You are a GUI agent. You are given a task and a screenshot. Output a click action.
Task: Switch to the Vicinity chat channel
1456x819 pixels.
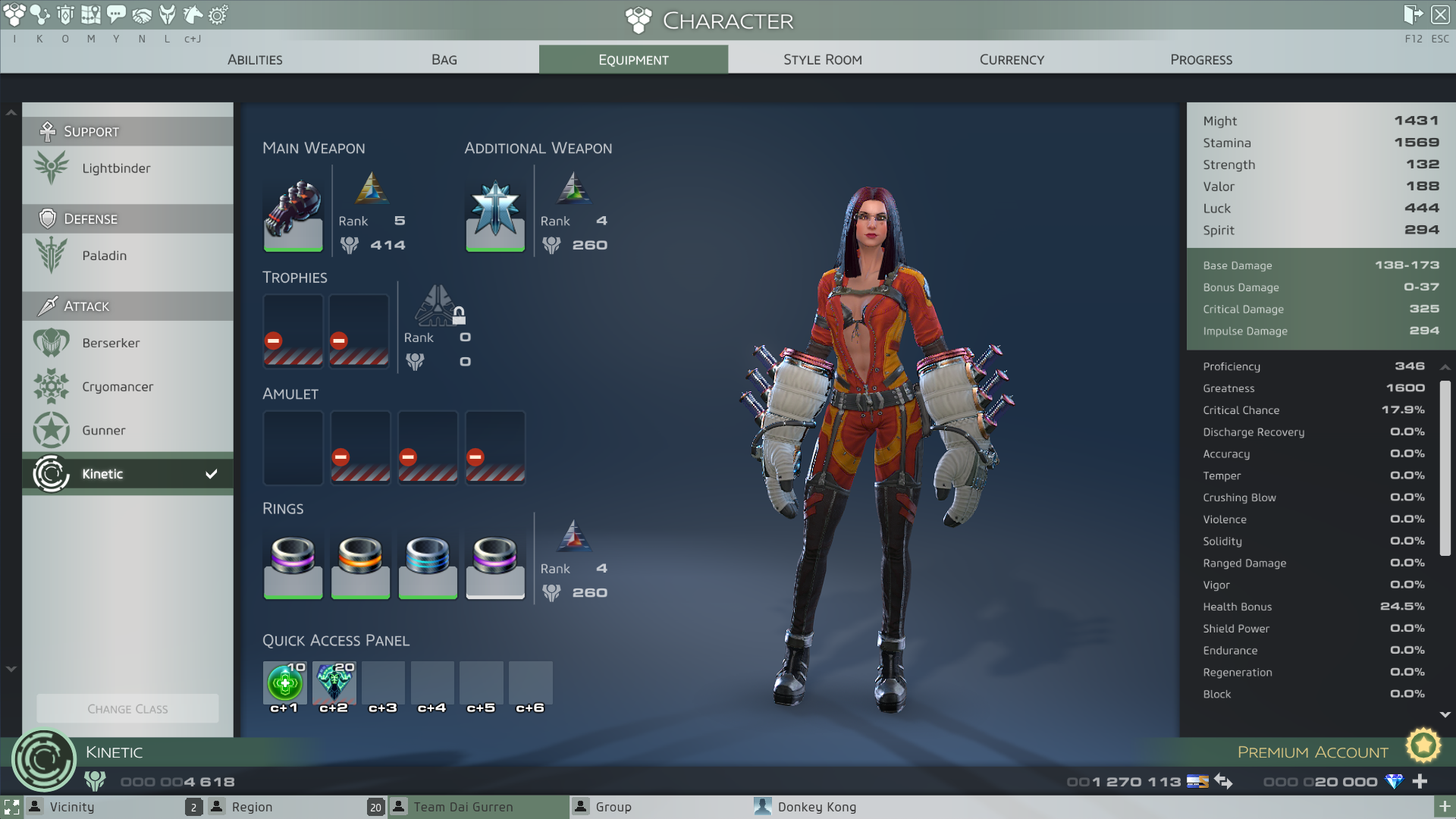72,807
